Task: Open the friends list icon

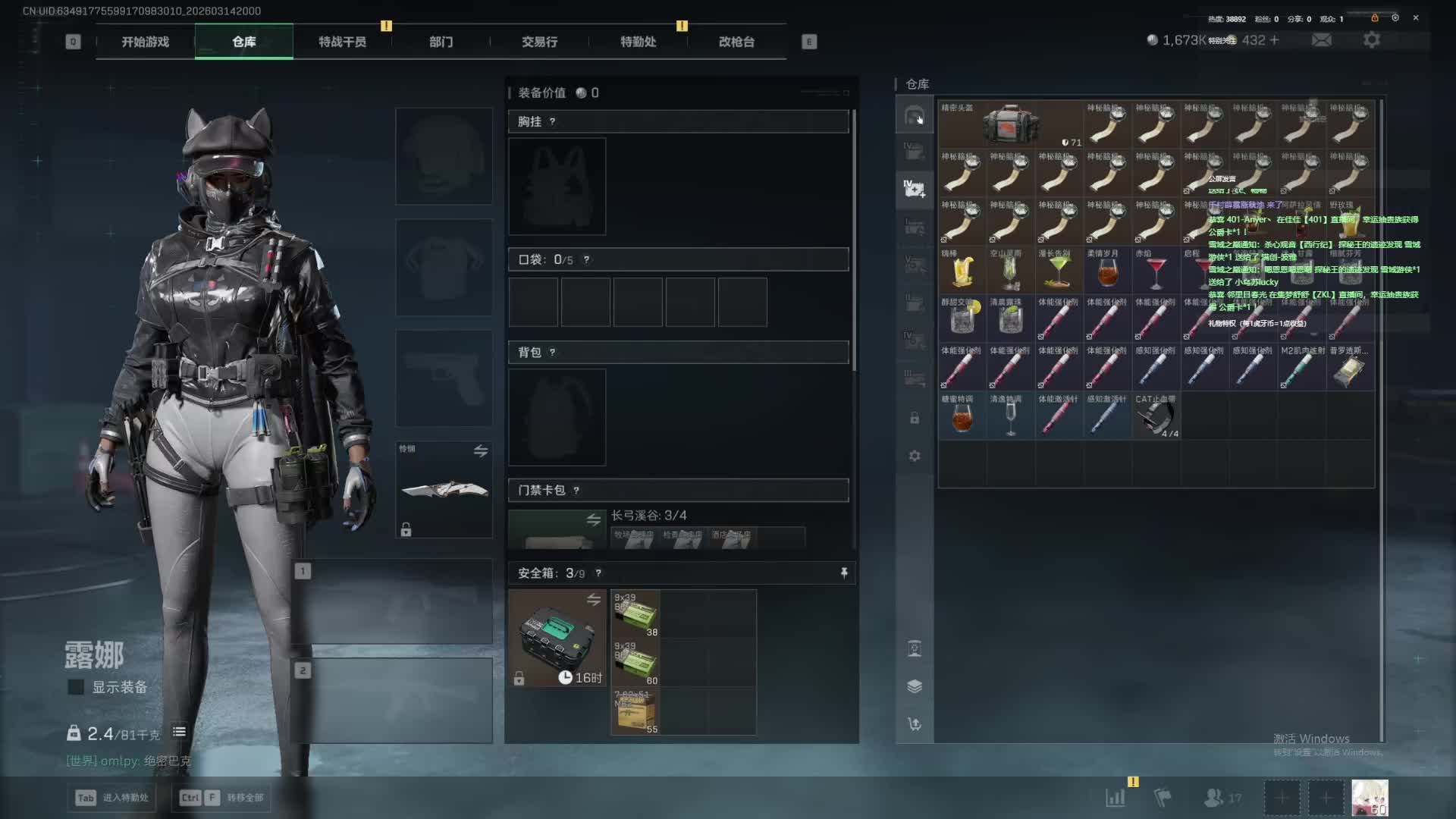Action: coord(1215,798)
